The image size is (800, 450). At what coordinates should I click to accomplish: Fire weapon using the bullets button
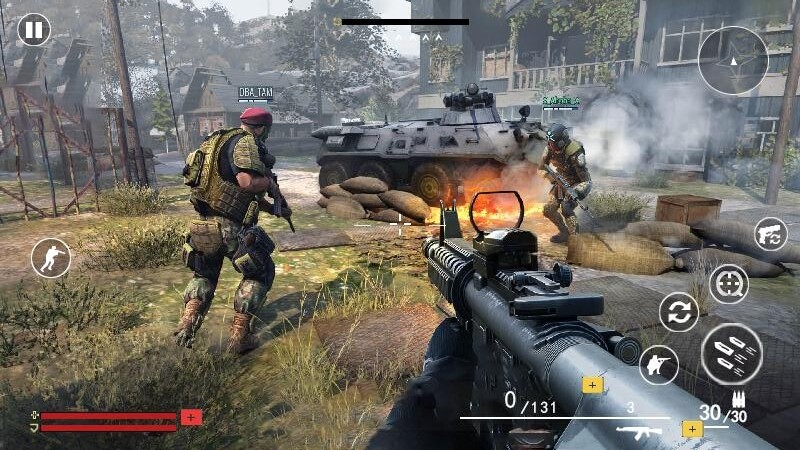coord(731,354)
